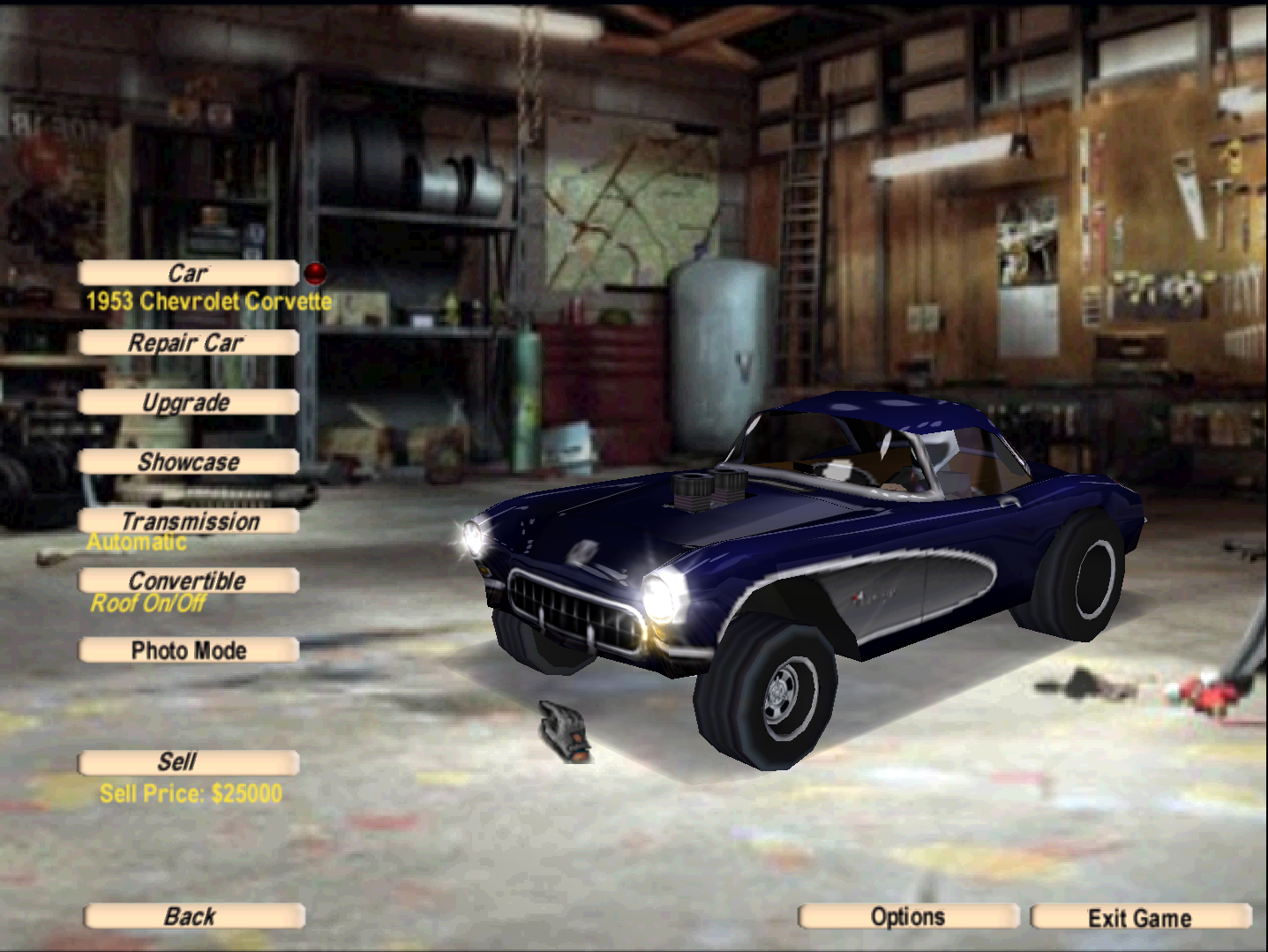Open the Upgrade menu
Image resolution: width=1268 pixels, height=952 pixels.
188,403
